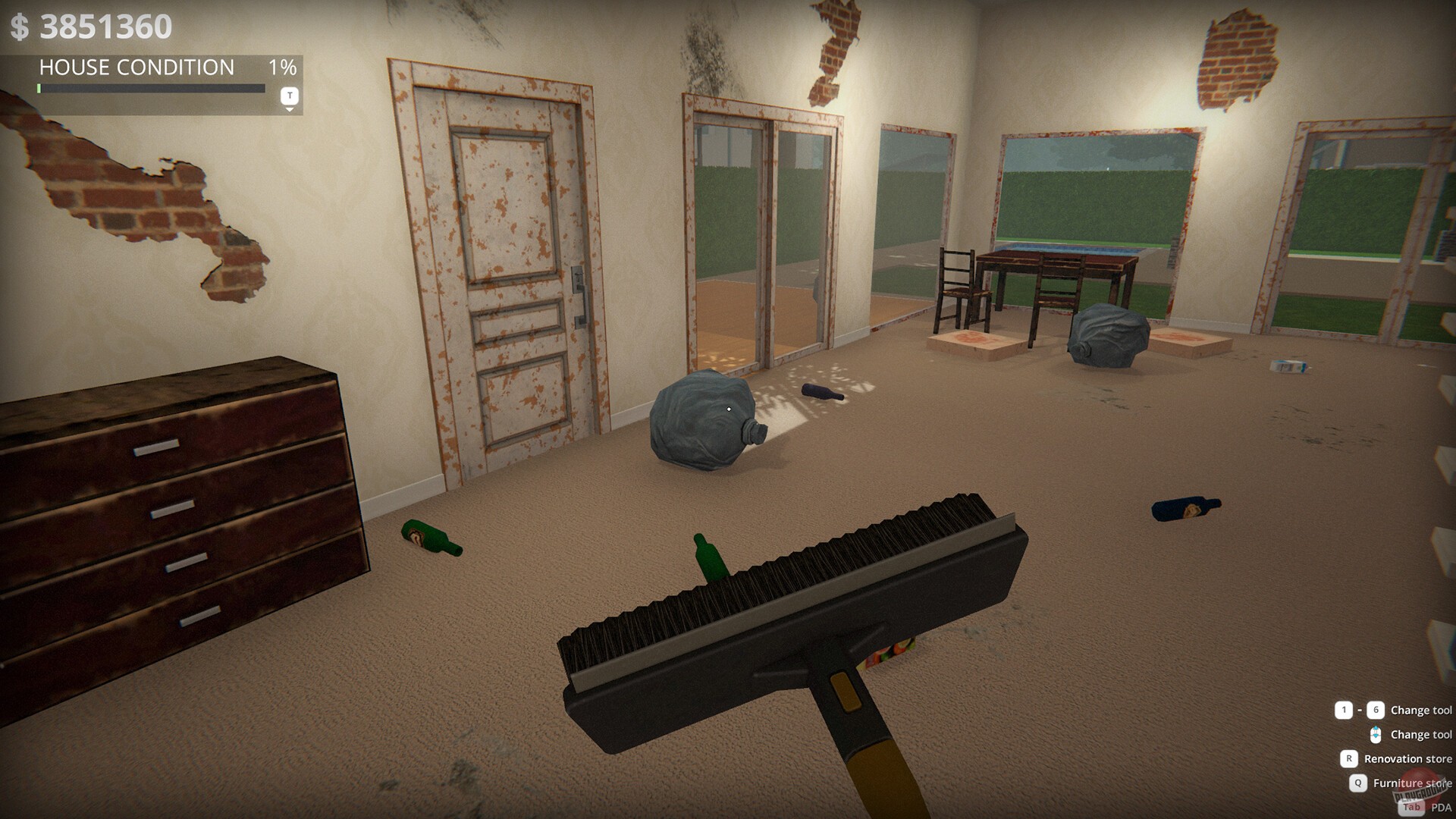The image size is (1456, 819).
Task: Click the "1" hotkey badge for tool selection
Action: coord(1344,710)
